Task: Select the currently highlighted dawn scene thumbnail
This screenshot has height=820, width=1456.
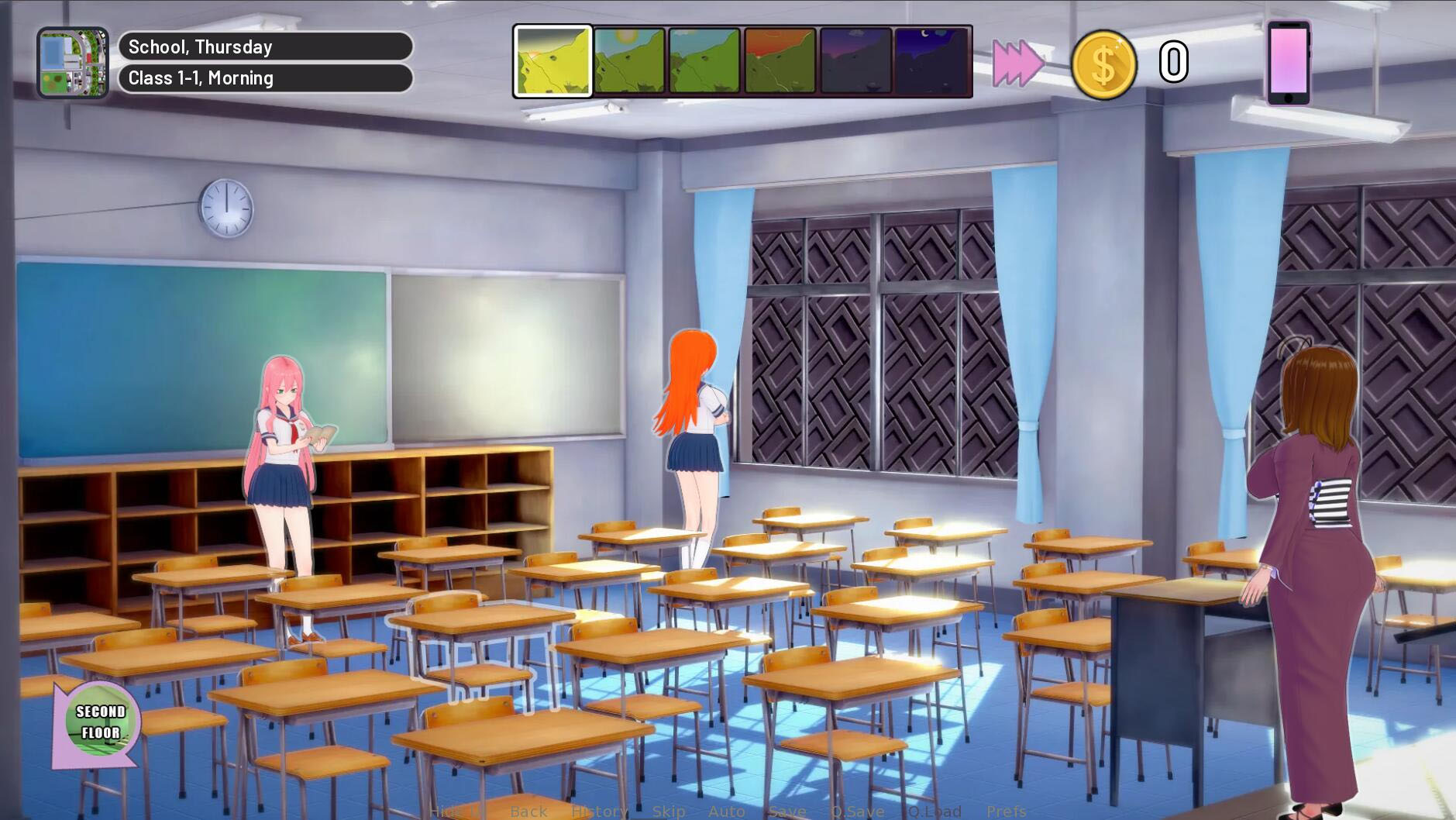Action: point(553,62)
